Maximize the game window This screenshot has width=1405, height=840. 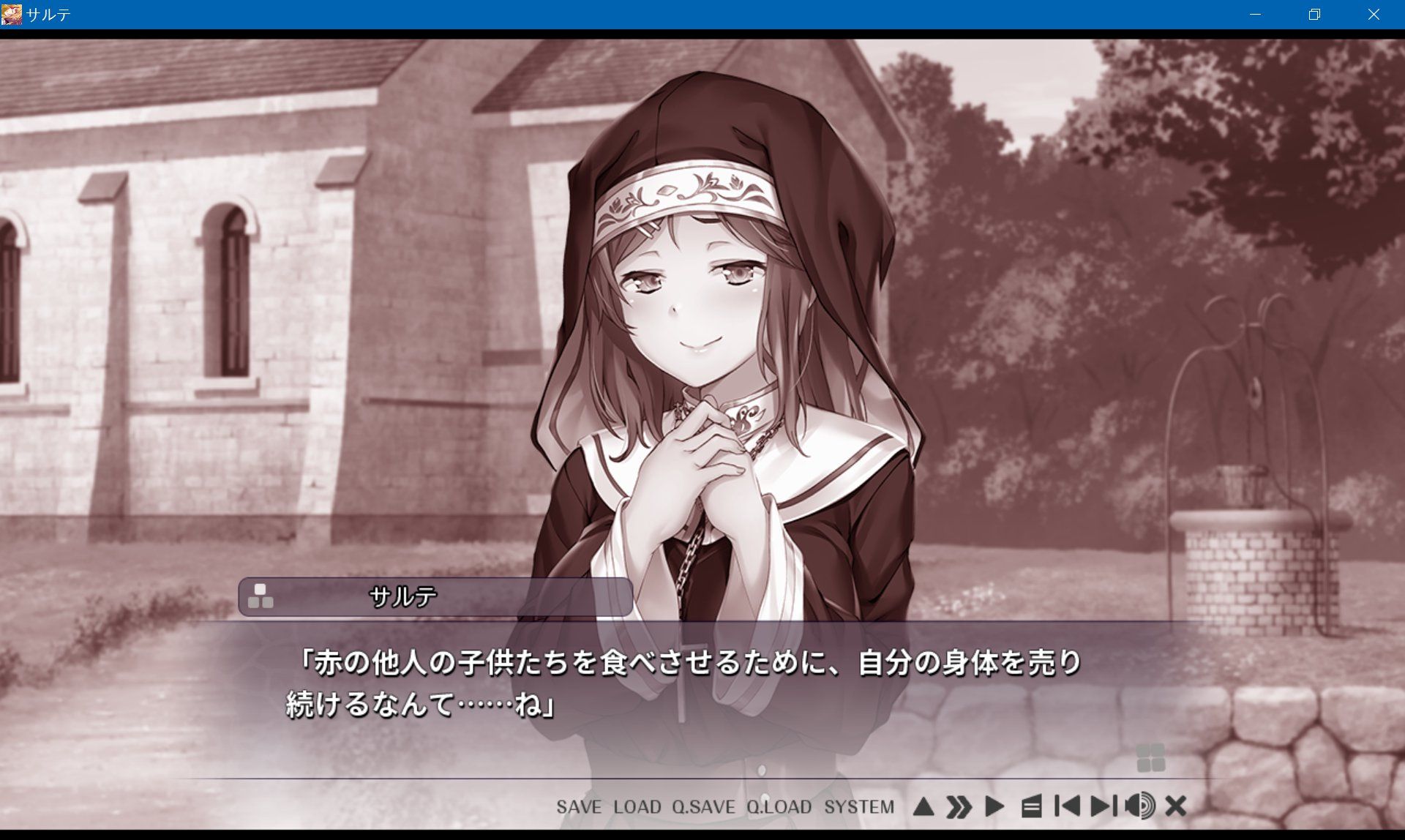[x=1314, y=13]
